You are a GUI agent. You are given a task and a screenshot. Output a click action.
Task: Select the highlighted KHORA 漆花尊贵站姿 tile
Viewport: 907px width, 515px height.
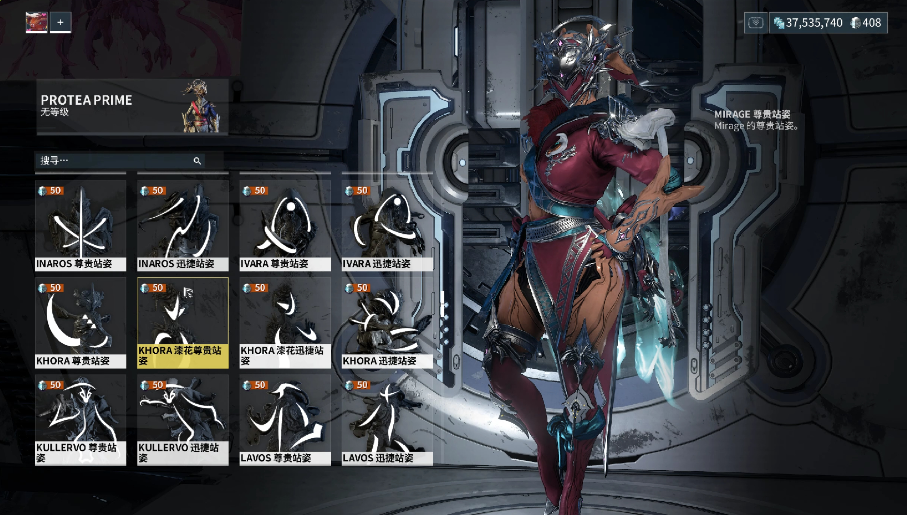(x=183, y=323)
